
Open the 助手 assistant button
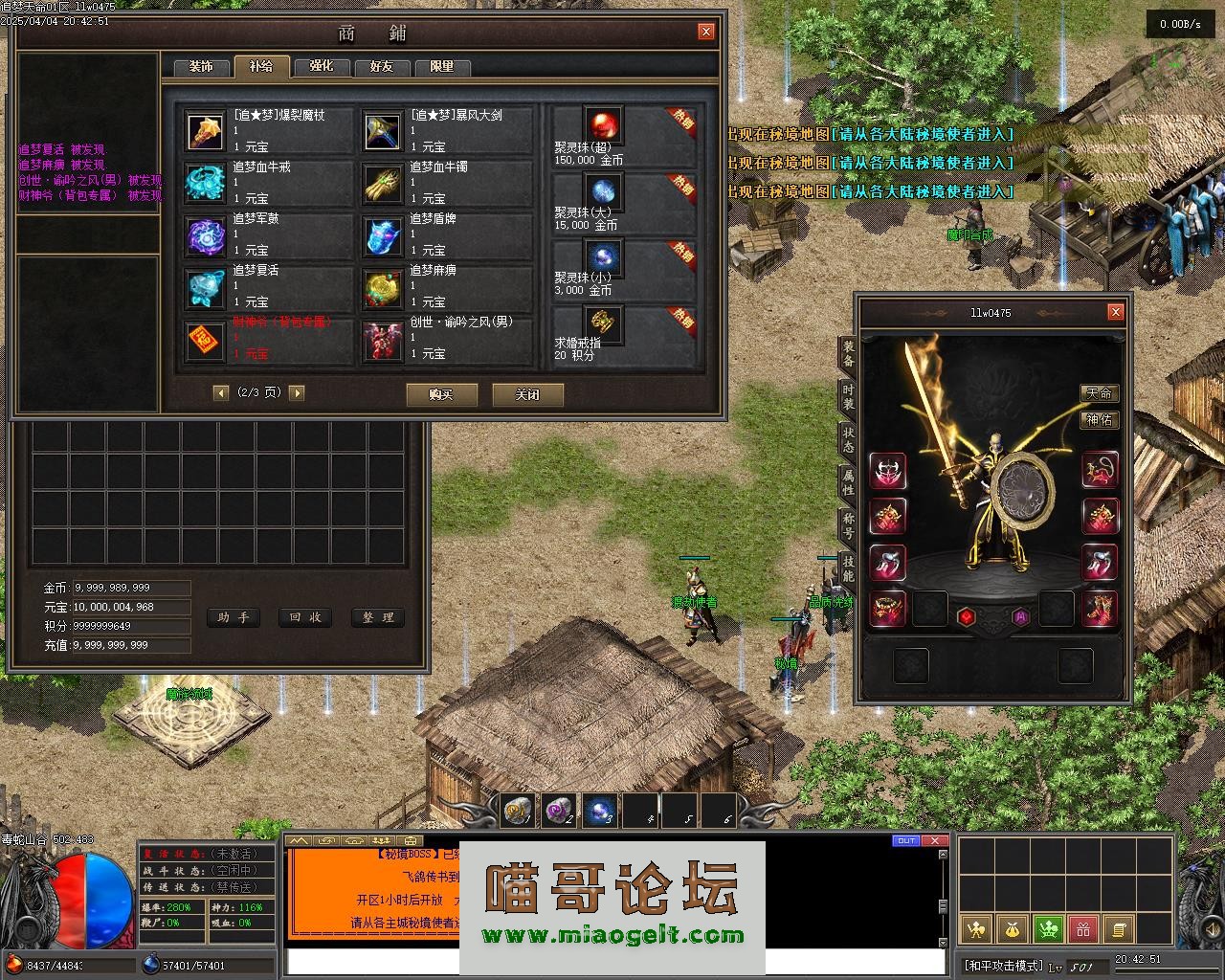coord(233,618)
